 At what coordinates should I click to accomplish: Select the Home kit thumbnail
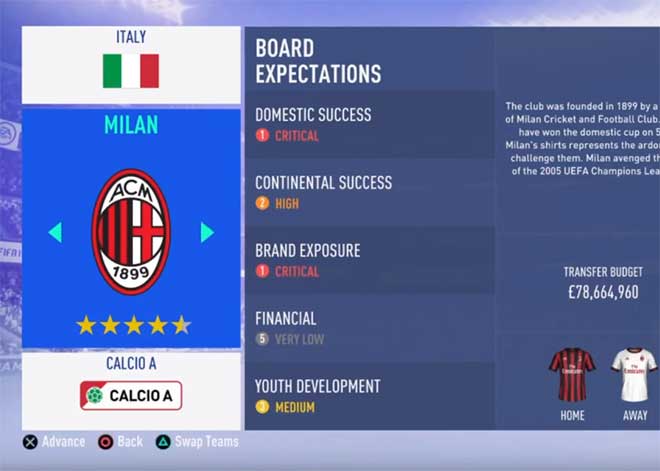click(x=572, y=376)
